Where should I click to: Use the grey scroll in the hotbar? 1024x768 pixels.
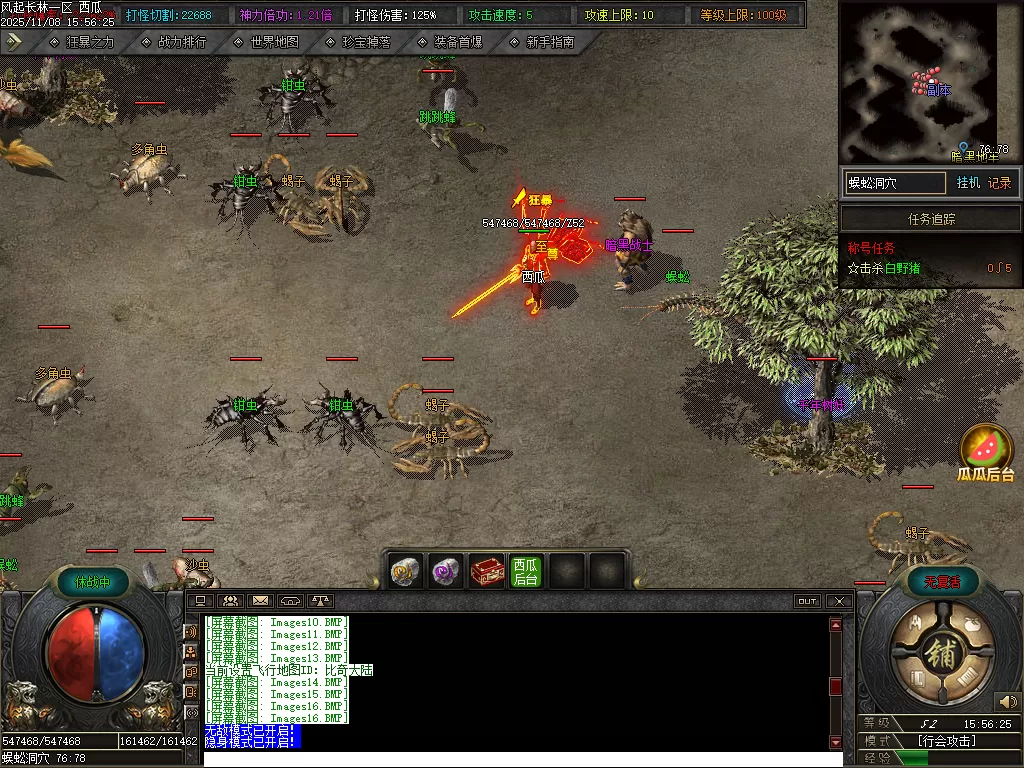406,571
